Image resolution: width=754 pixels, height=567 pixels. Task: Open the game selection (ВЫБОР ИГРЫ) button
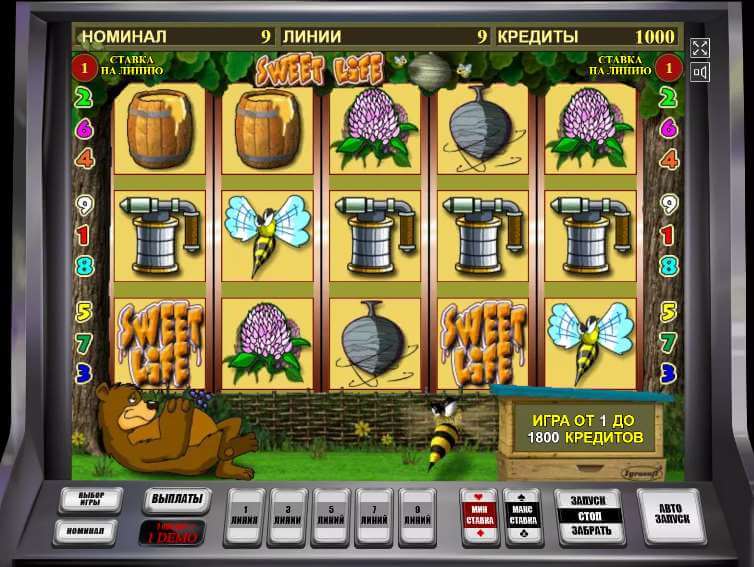point(90,499)
